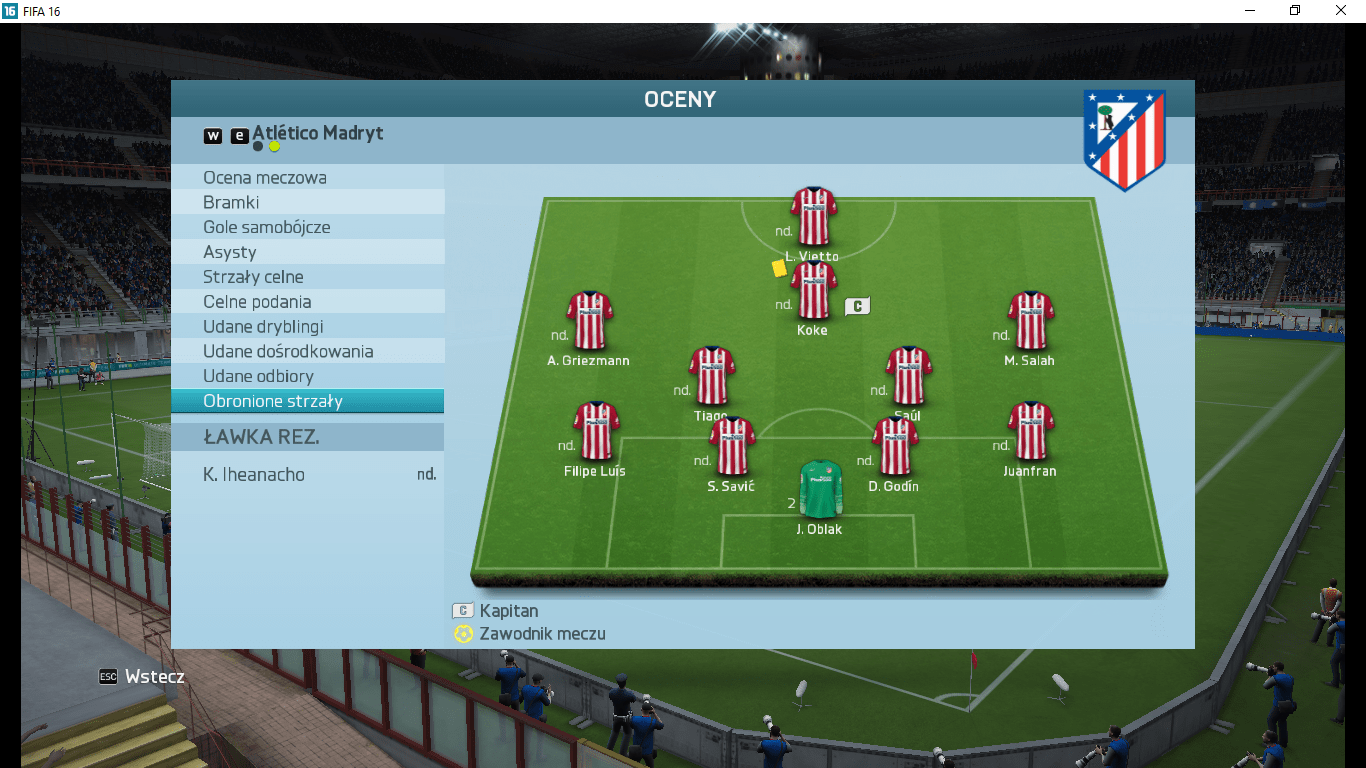1366x768 pixels.
Task: Choose Udane dośrodkowania entry
Action: [307, 352]
